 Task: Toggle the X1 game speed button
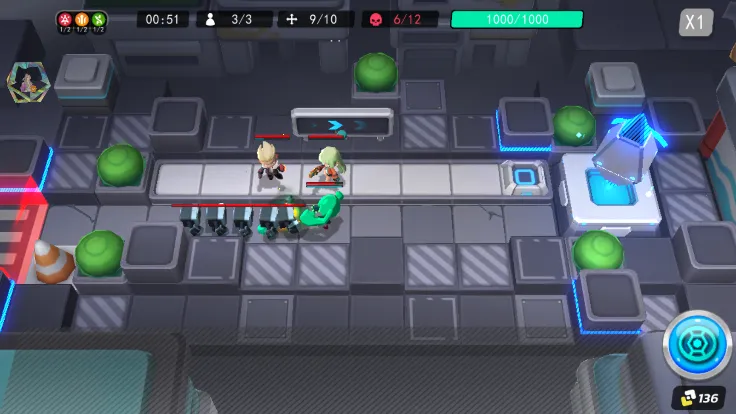click(x=696, y=23)
